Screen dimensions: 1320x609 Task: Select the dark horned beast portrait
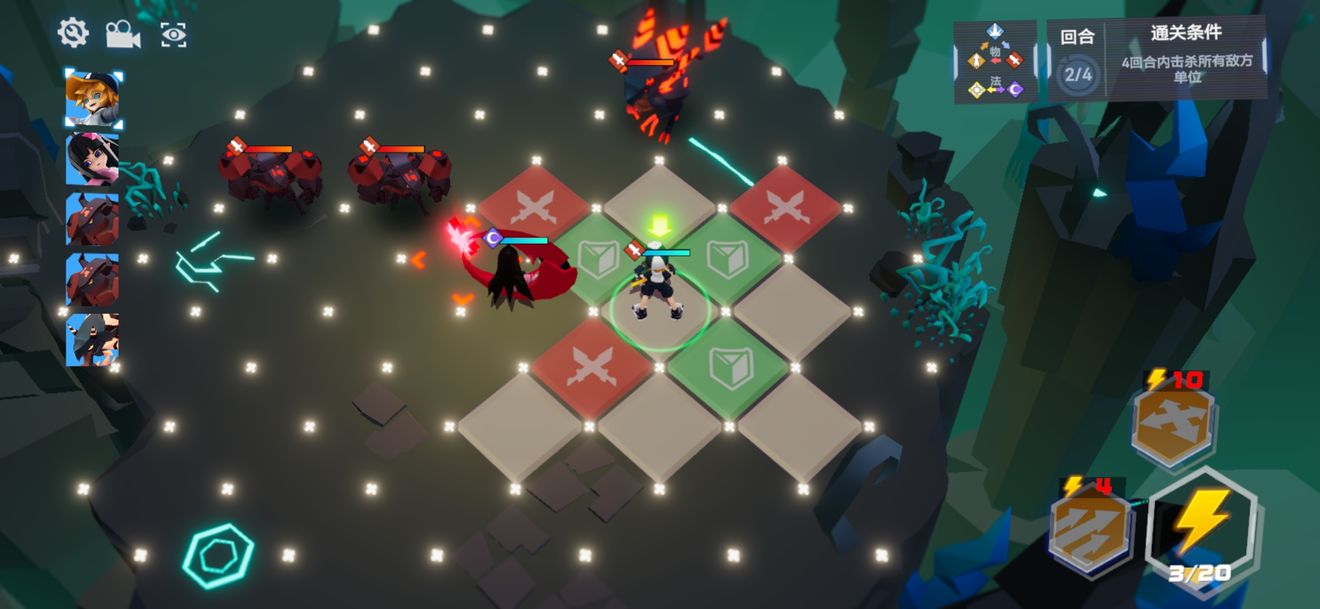(93, 339)
